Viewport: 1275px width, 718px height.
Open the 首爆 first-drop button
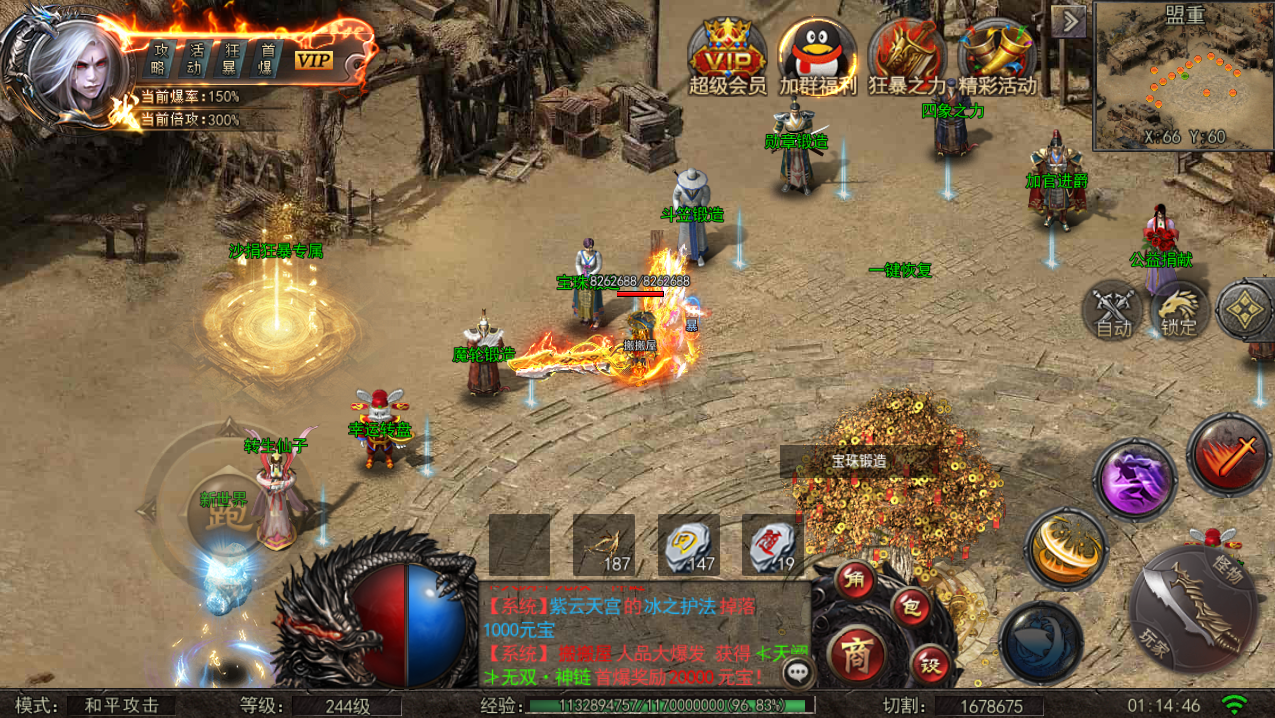(x=267, y=59)
